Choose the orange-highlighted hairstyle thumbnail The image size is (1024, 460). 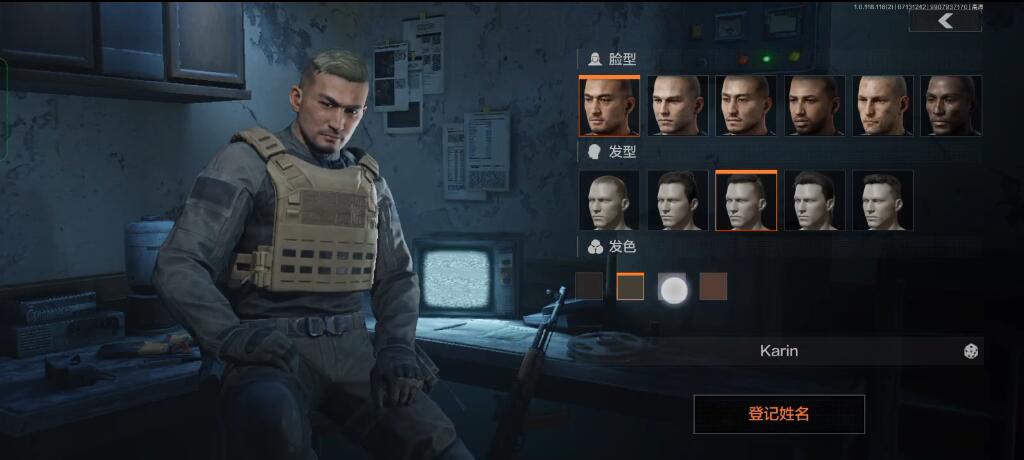746,201
